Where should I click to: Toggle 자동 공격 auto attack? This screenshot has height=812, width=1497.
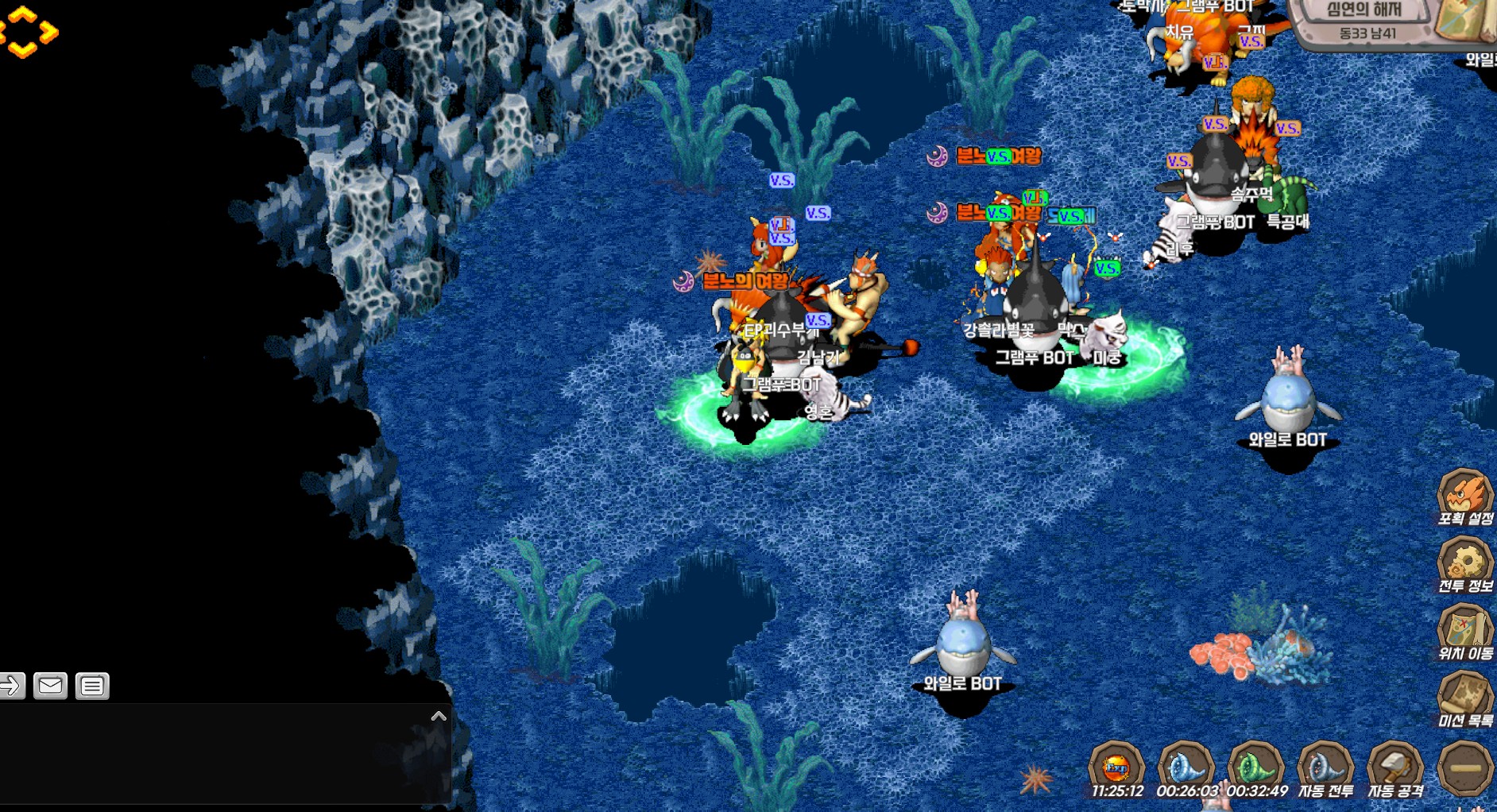point(1395,769)
